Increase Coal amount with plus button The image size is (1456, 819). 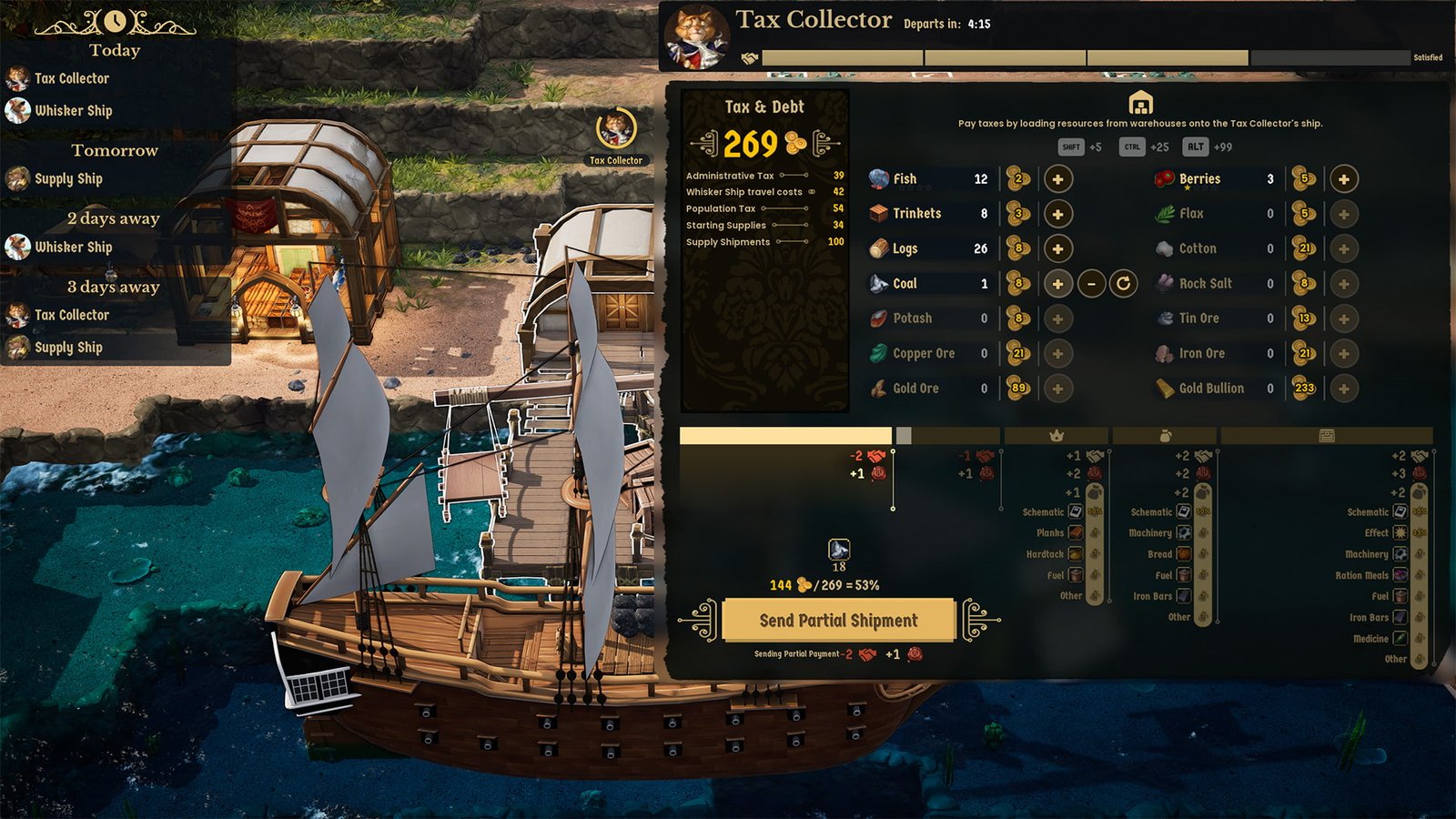click(x=1057, y=284)
